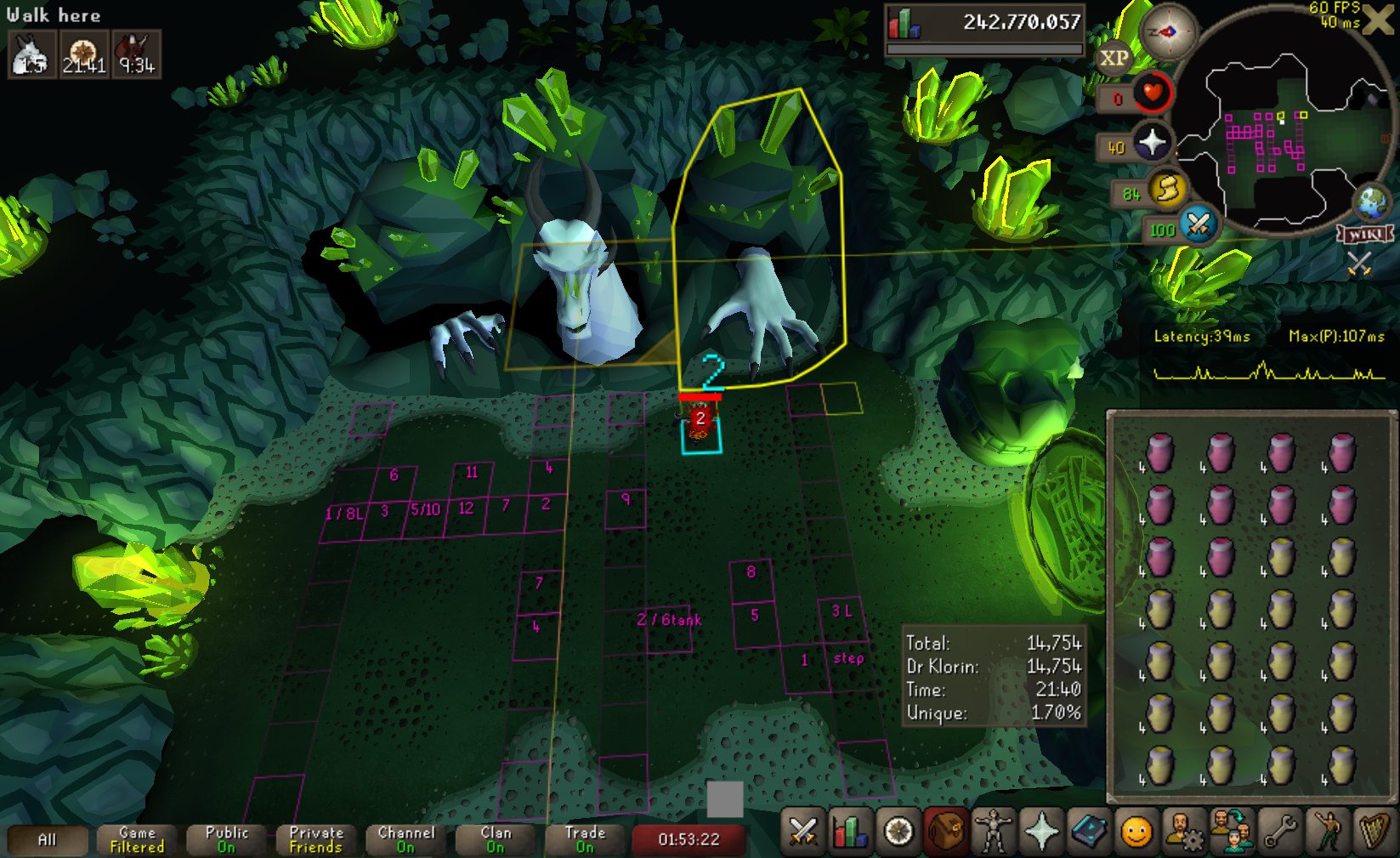
Task: Select the All chat tab
Action: (48, 840)
